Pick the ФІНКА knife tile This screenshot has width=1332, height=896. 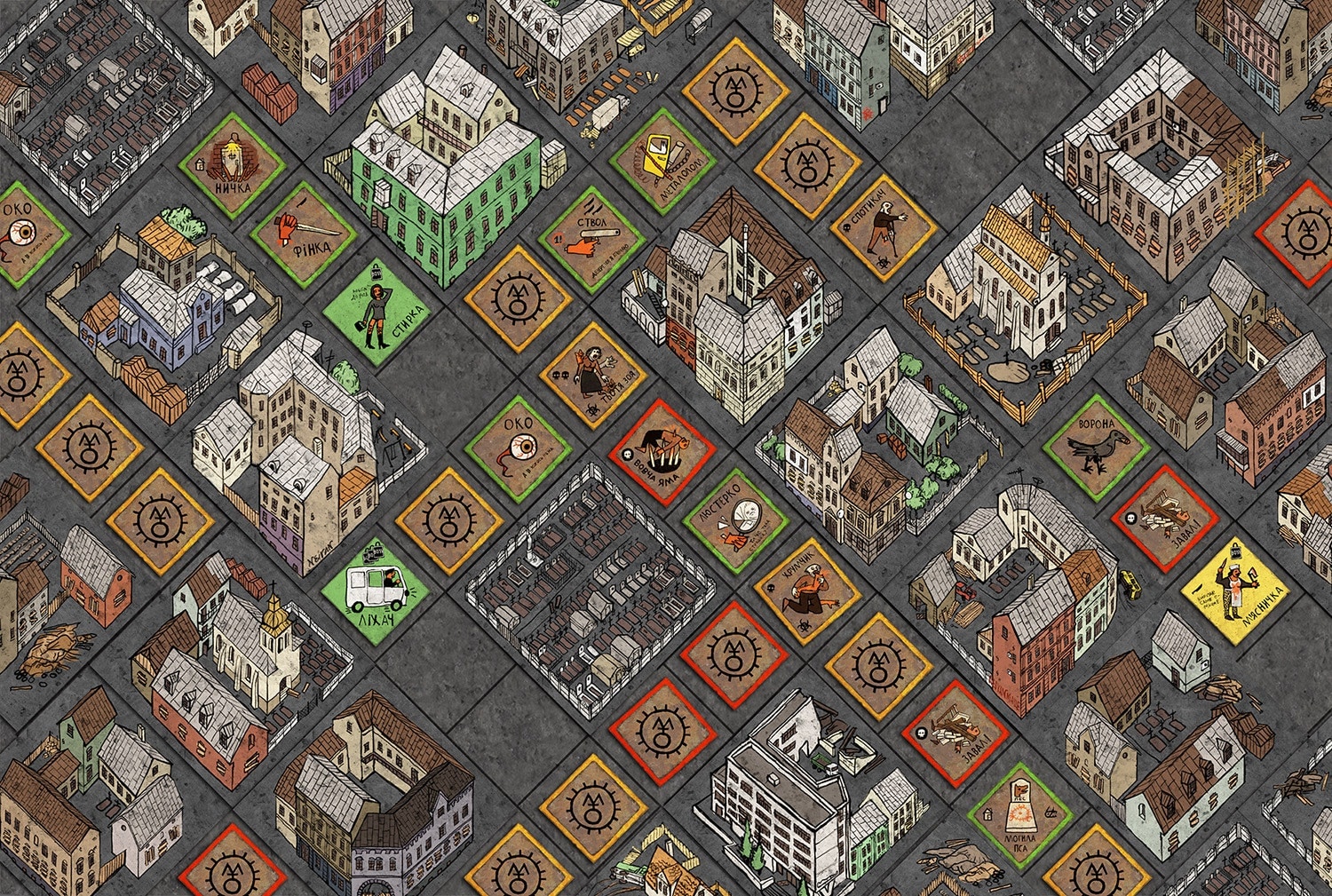point(304,234)
